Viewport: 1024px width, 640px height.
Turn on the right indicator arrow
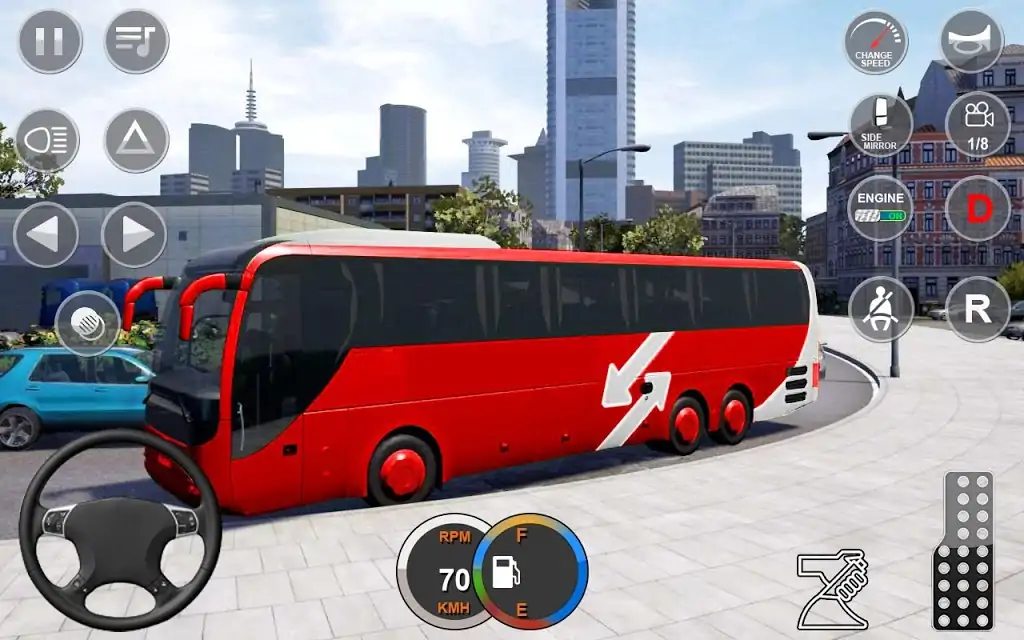tap(135, 235)
